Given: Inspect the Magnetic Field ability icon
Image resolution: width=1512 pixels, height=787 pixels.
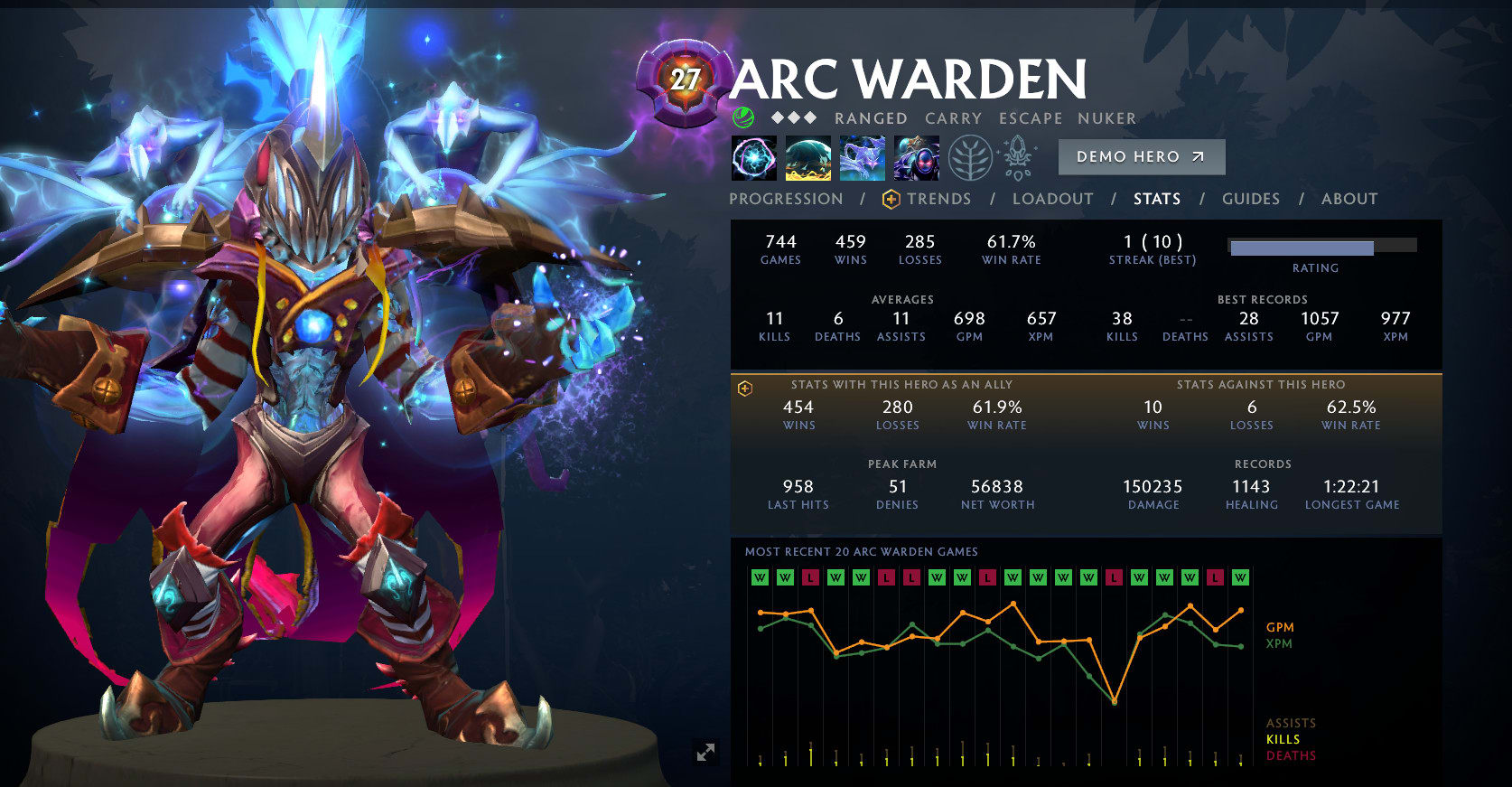Looking at the screenshot, I should pos(807,158).
